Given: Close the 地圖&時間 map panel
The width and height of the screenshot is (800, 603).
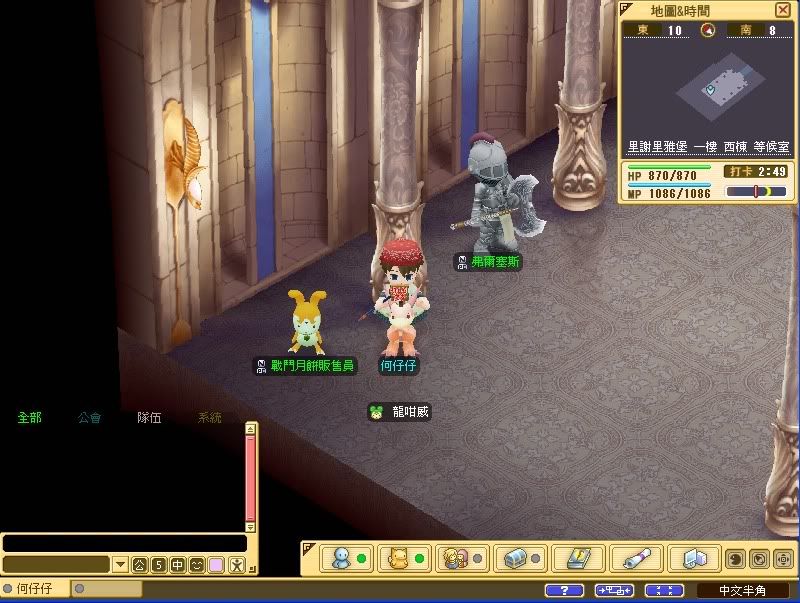Looking at the screenshot, I should (782, 10).
